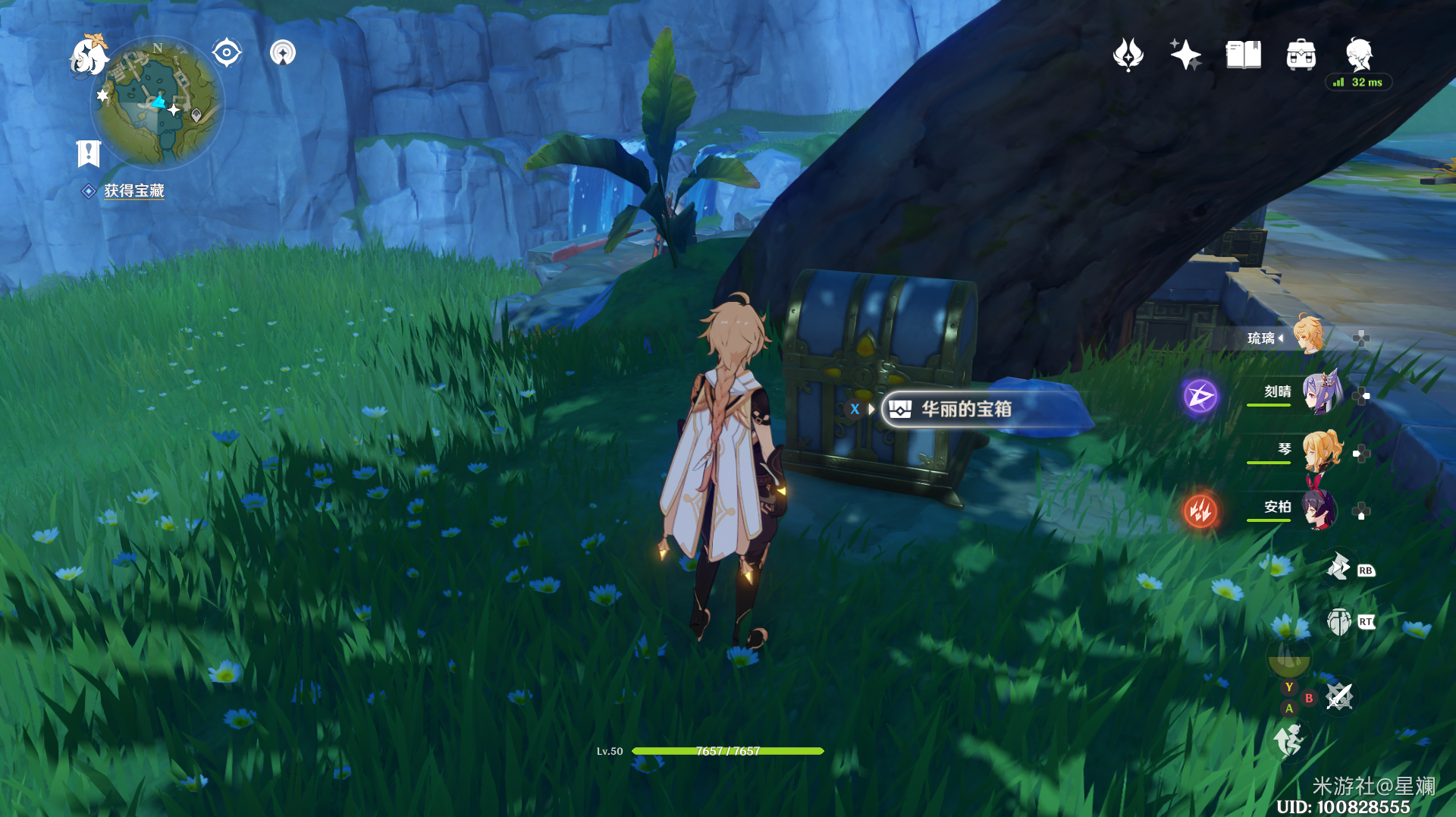Viewport: 1456px width, 817px height.
Task: Open the Adventurer Handbook book icon
Action: click(x=1243, y=55)
